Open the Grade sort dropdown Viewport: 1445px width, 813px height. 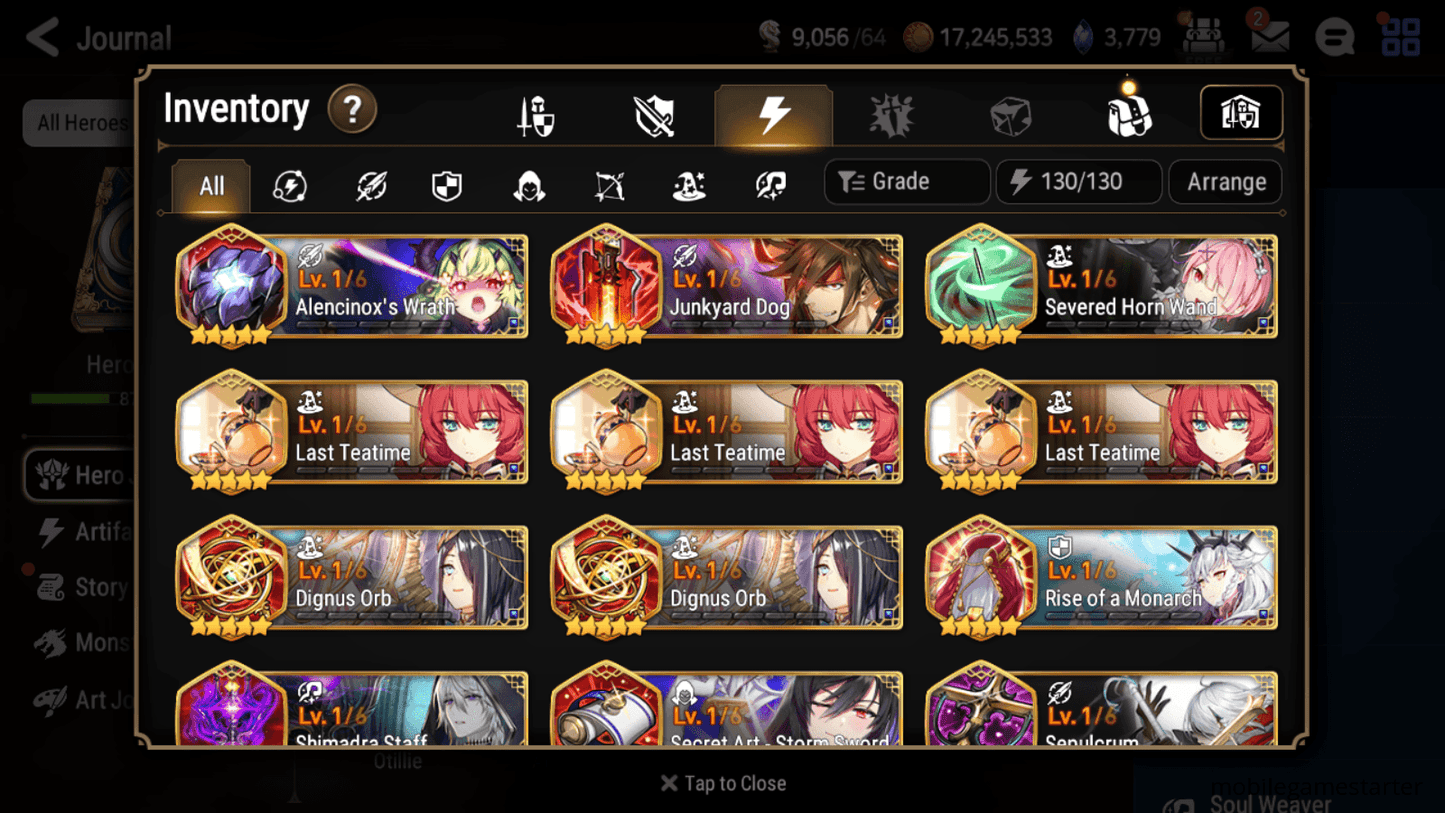point(905,181)
